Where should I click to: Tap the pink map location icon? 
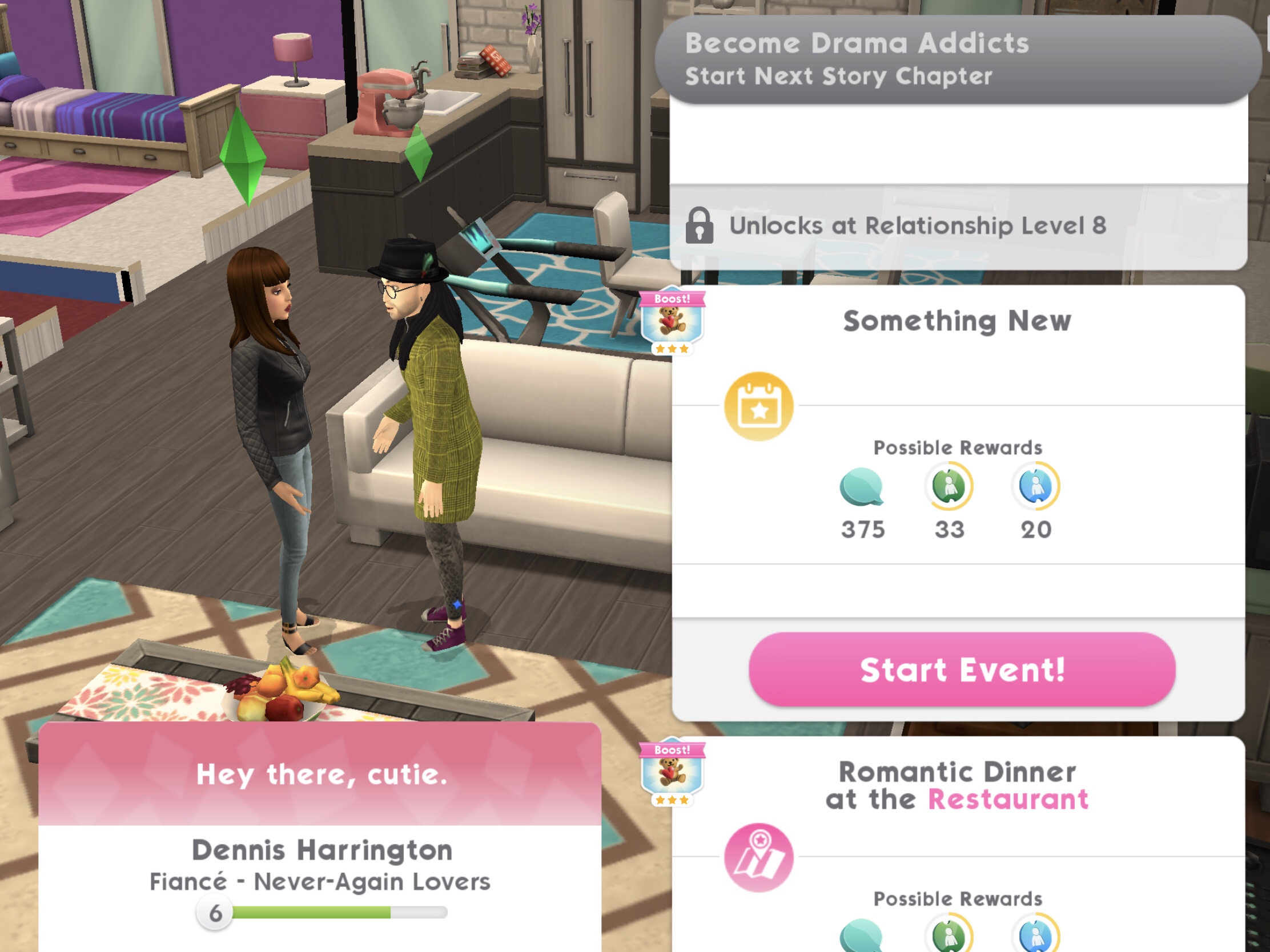click(758, 858)
